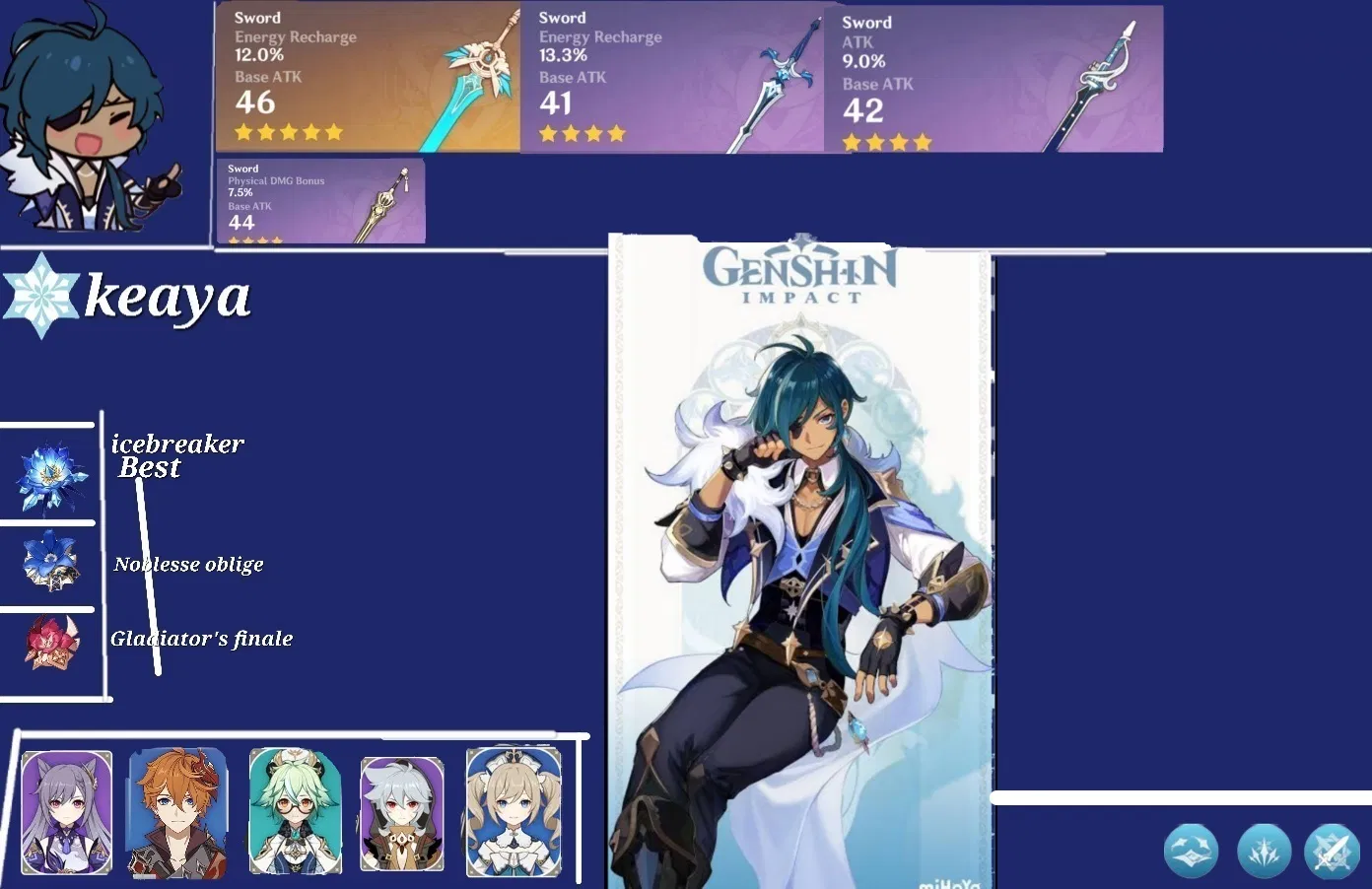This screenshot has width=1372, height=889.
Task: Switch to the Barbara teammate portrait
Action: tap(513, 813)
